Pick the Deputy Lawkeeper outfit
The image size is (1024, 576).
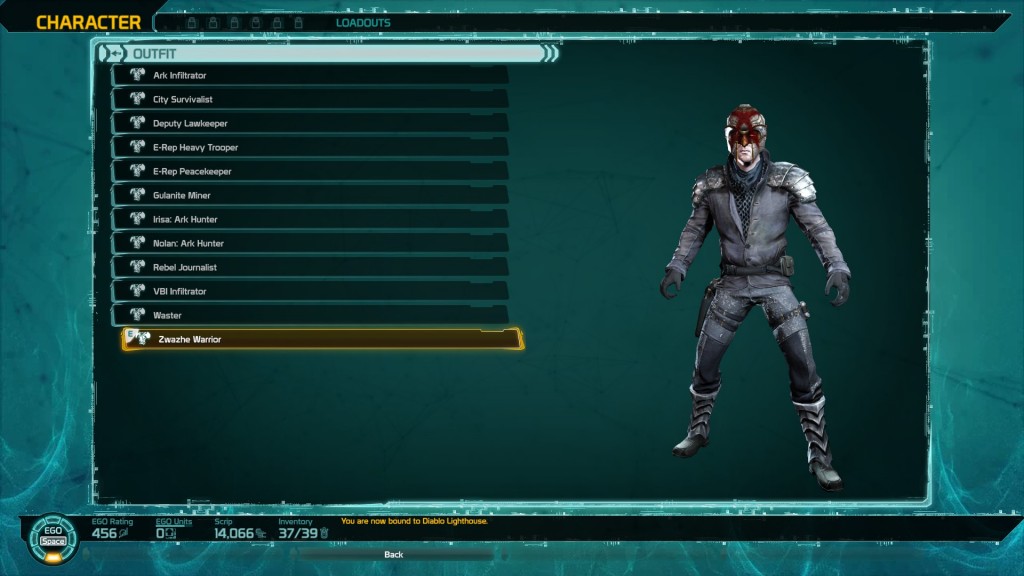(310, 123)
